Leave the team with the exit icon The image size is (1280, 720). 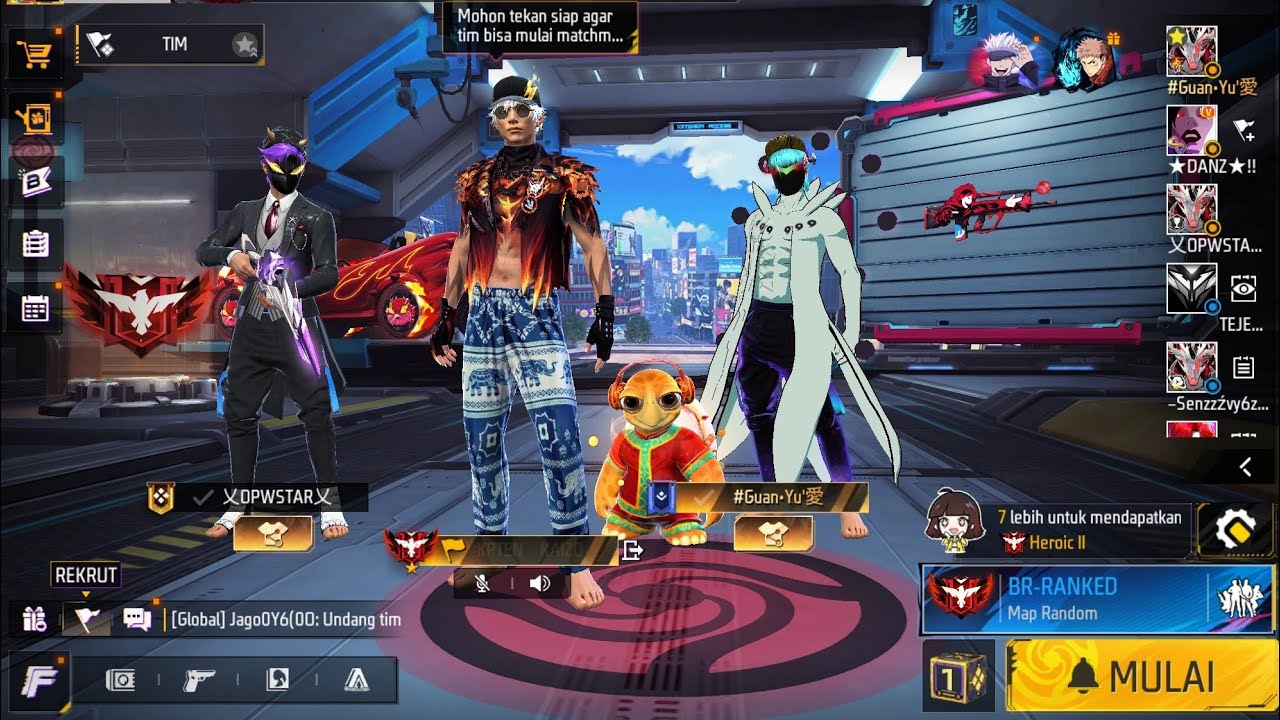click(632, 549)
